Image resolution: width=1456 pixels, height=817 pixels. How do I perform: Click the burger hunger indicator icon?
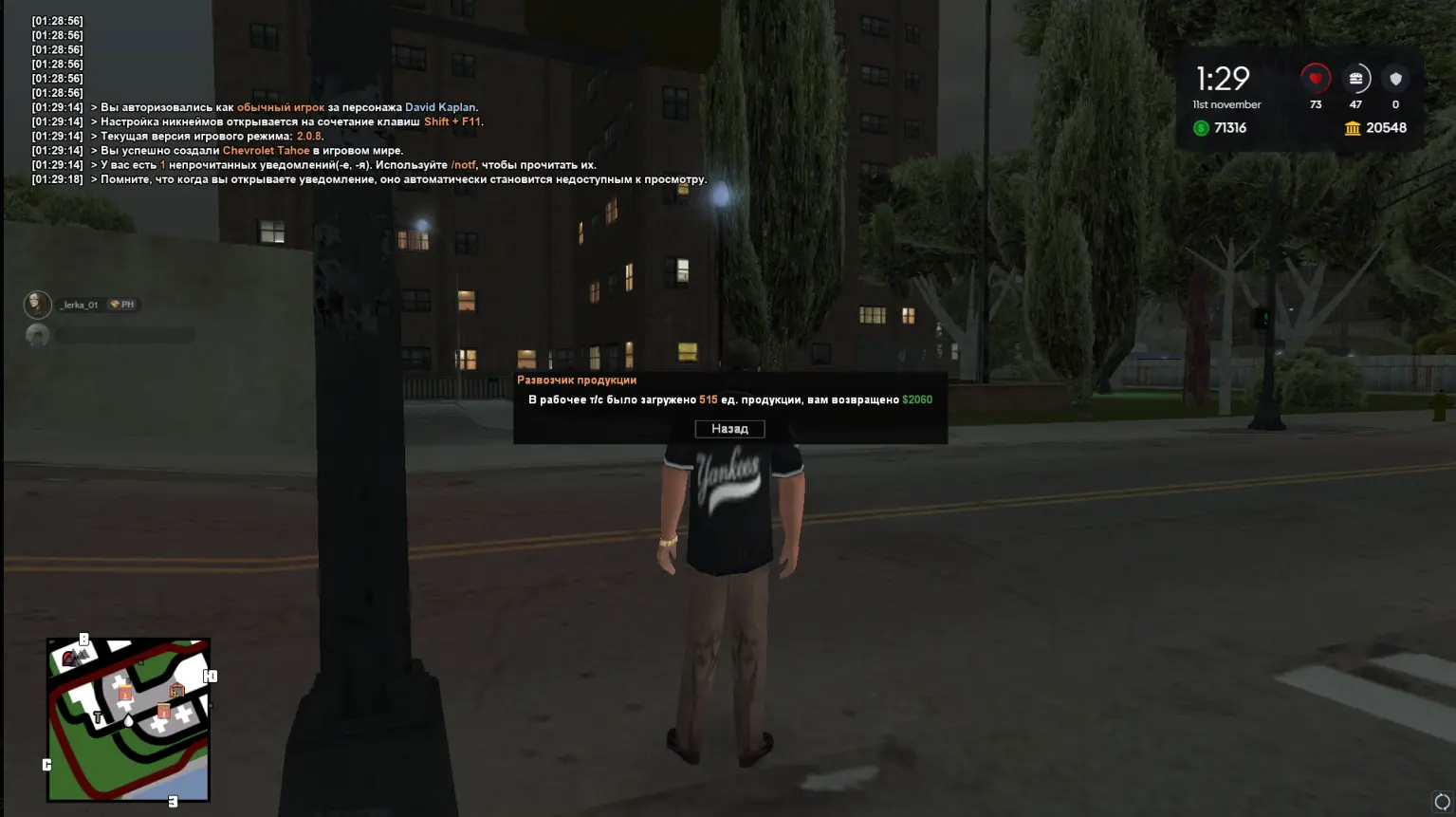click(x=1355, y=79)
